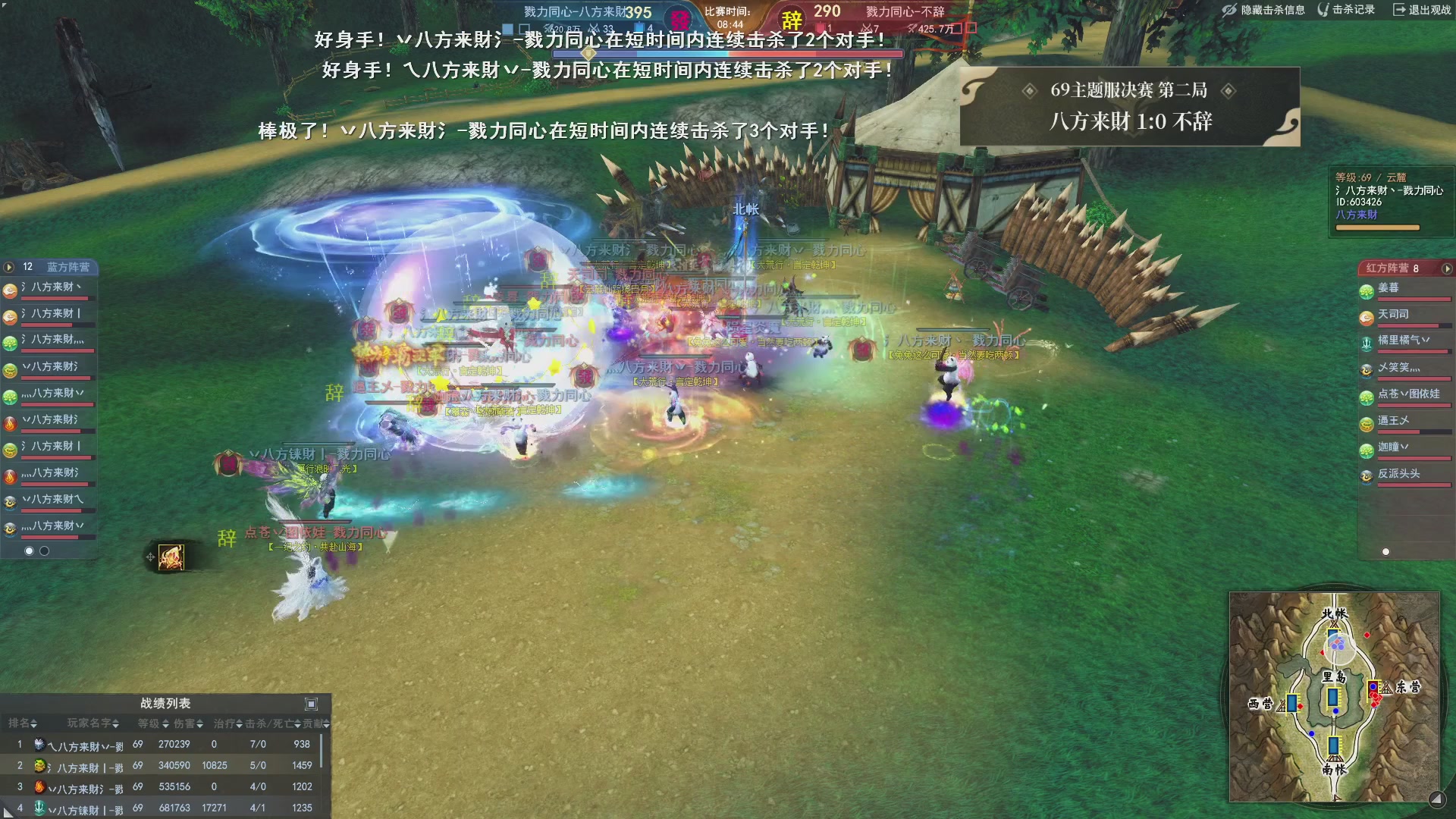Screen dimensions: 1456x819
Task: Select second page dot under blue roster
Action: [x=42, y=551]
